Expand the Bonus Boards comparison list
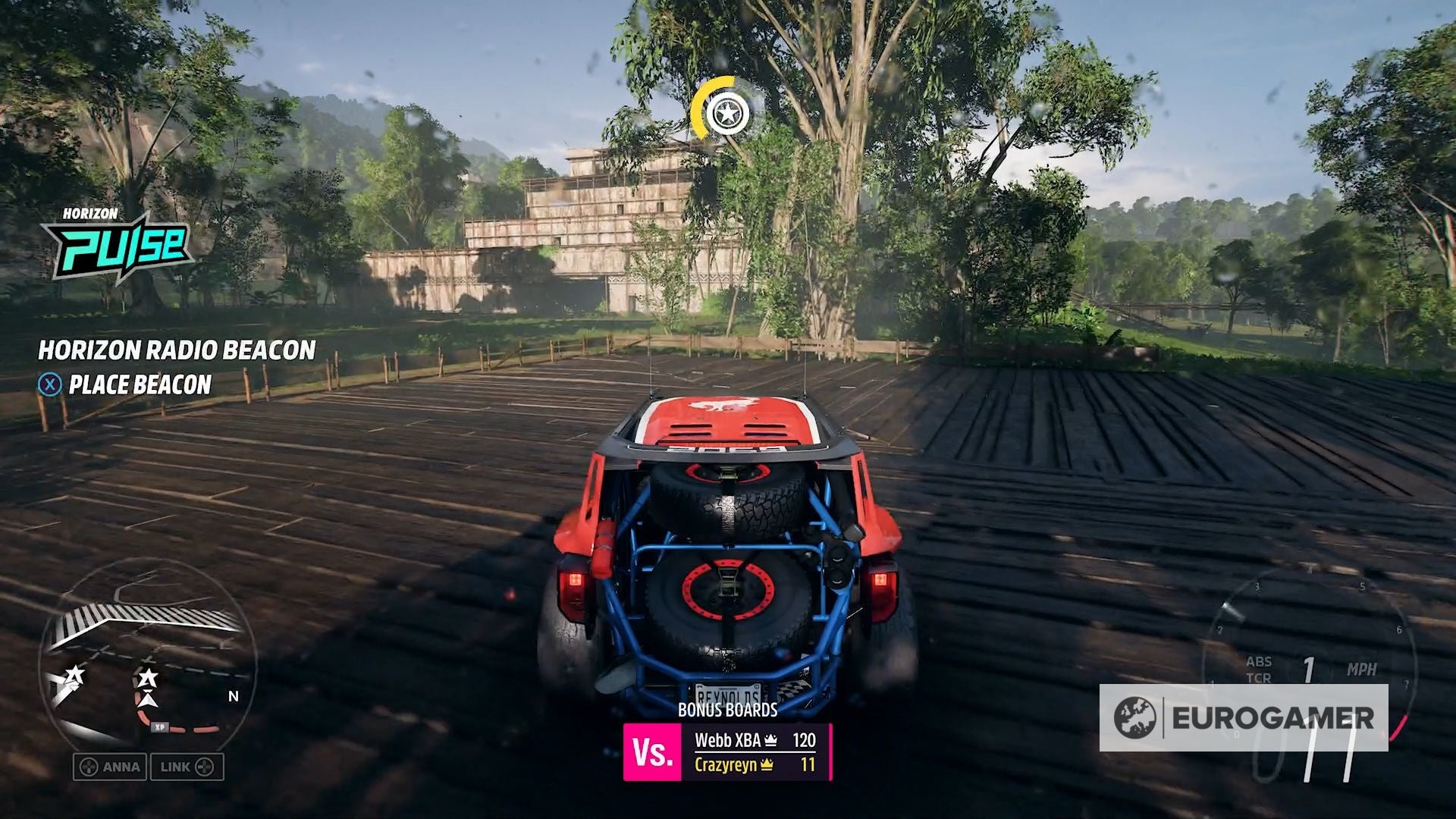This screenshot has height=819, width=1456. (728, 713)
